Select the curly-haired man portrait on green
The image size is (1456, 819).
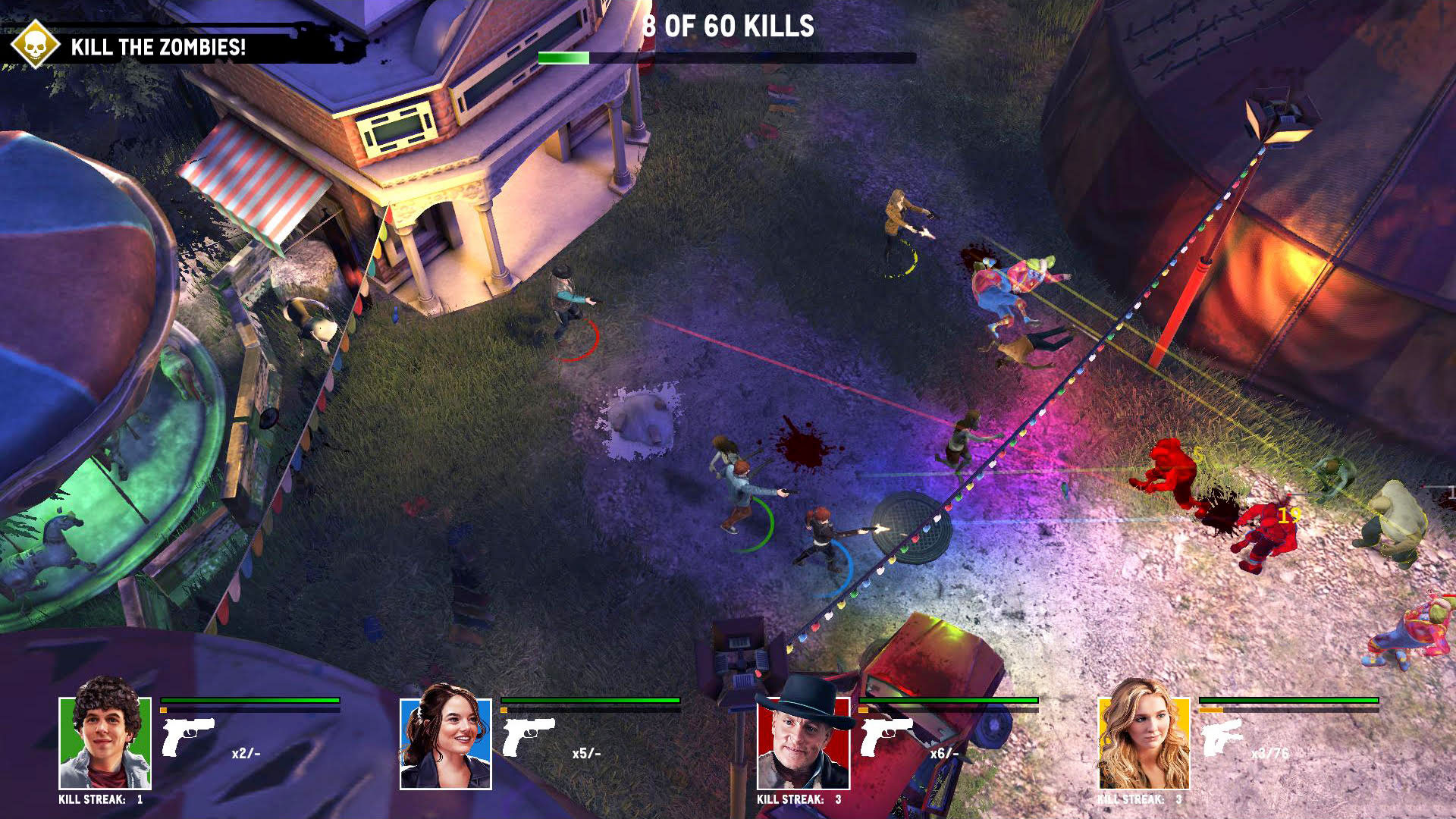pyautogui.click(x=105, y=742)
